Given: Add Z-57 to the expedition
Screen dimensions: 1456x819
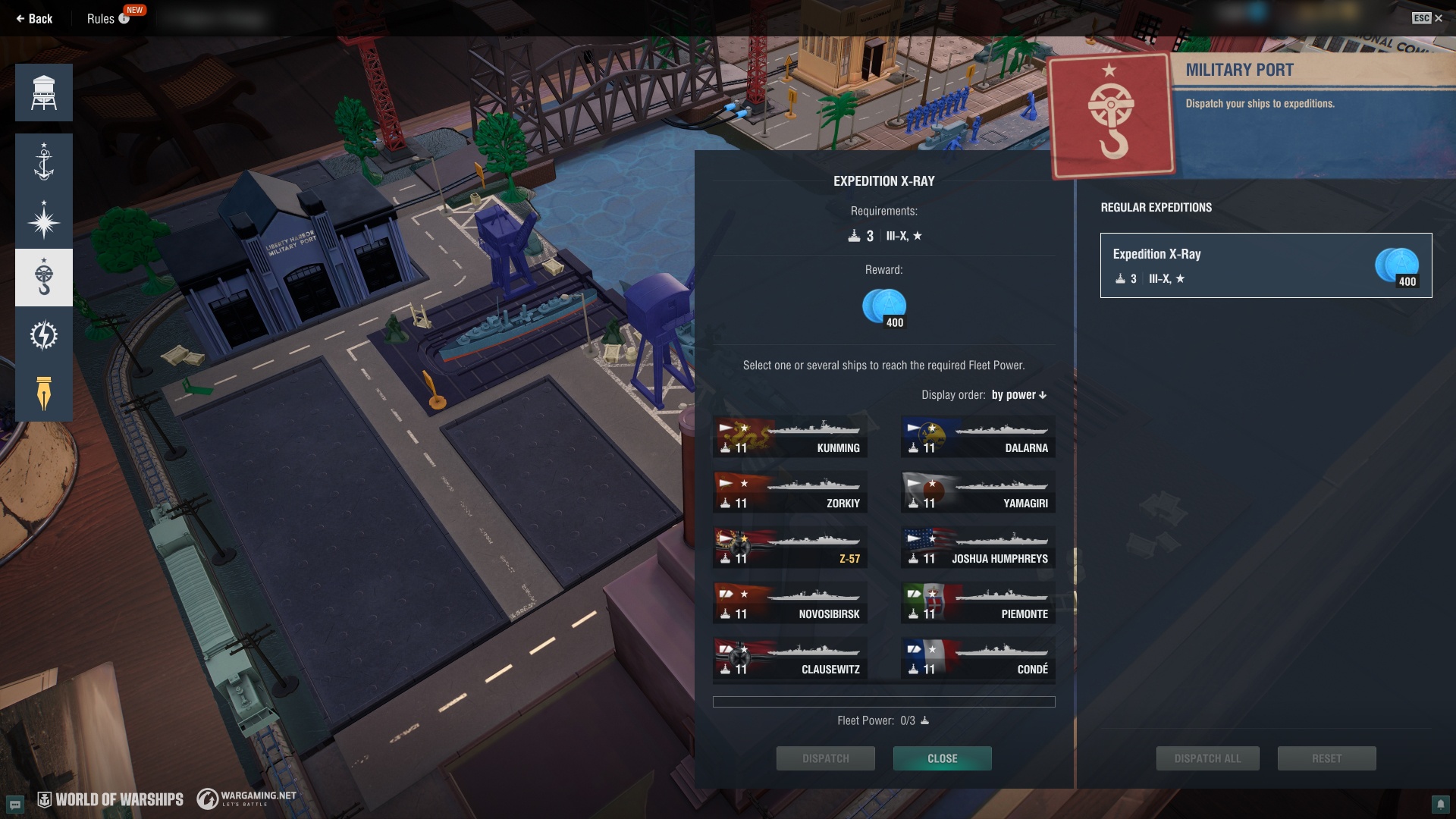Looking at the screenshot, I should tap(789, 548).
